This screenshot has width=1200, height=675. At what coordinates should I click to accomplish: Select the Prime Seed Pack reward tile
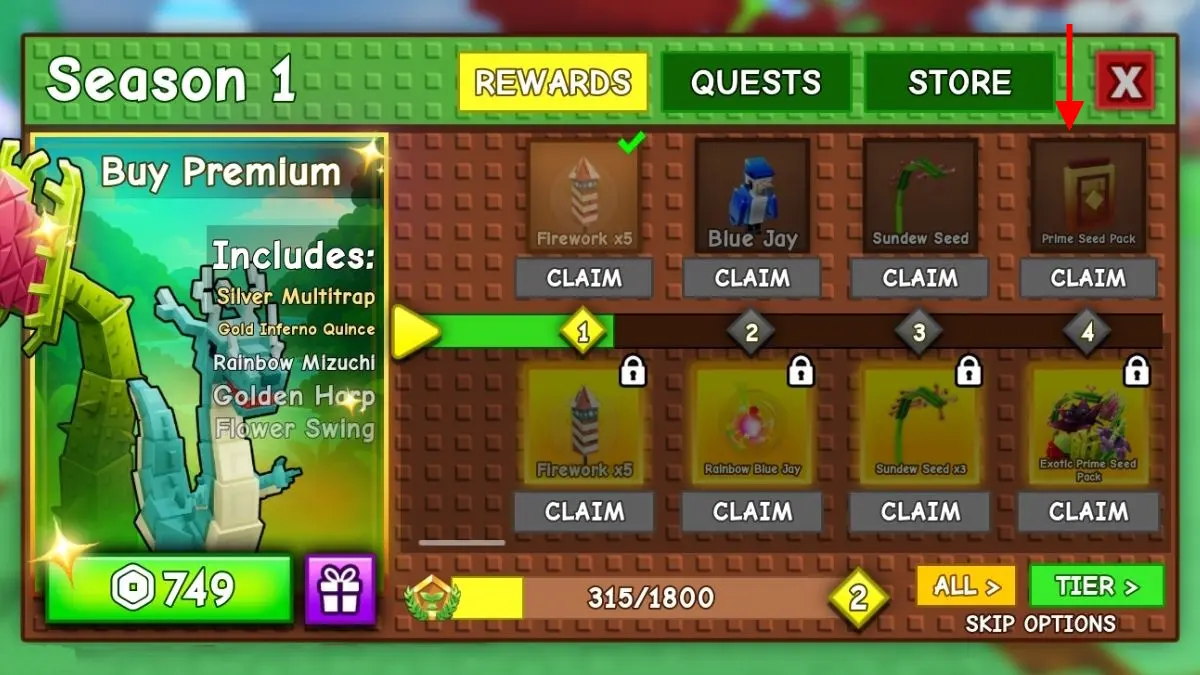point(1088,195)
